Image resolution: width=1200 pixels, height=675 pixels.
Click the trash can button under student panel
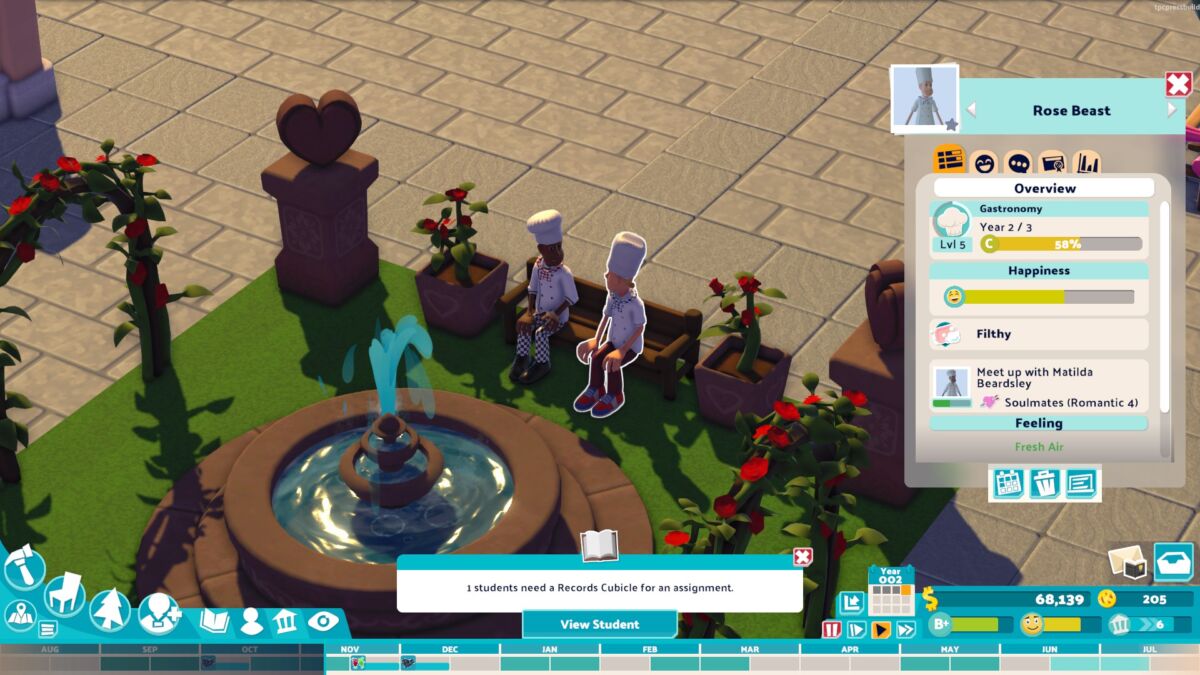pos(1044,484)
